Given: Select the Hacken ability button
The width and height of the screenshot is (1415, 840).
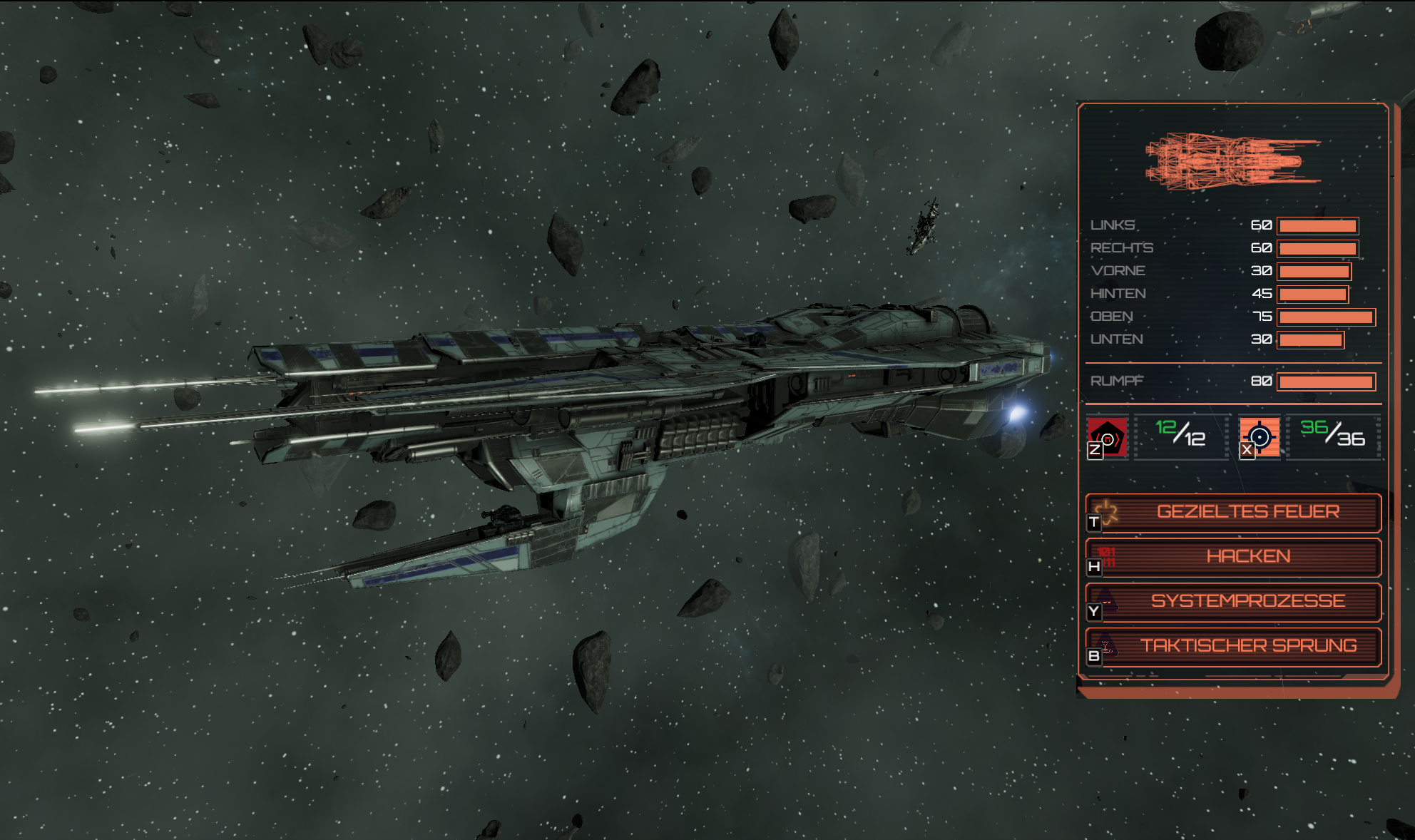Looking at the screenshot, I should tap(1234, 557).
